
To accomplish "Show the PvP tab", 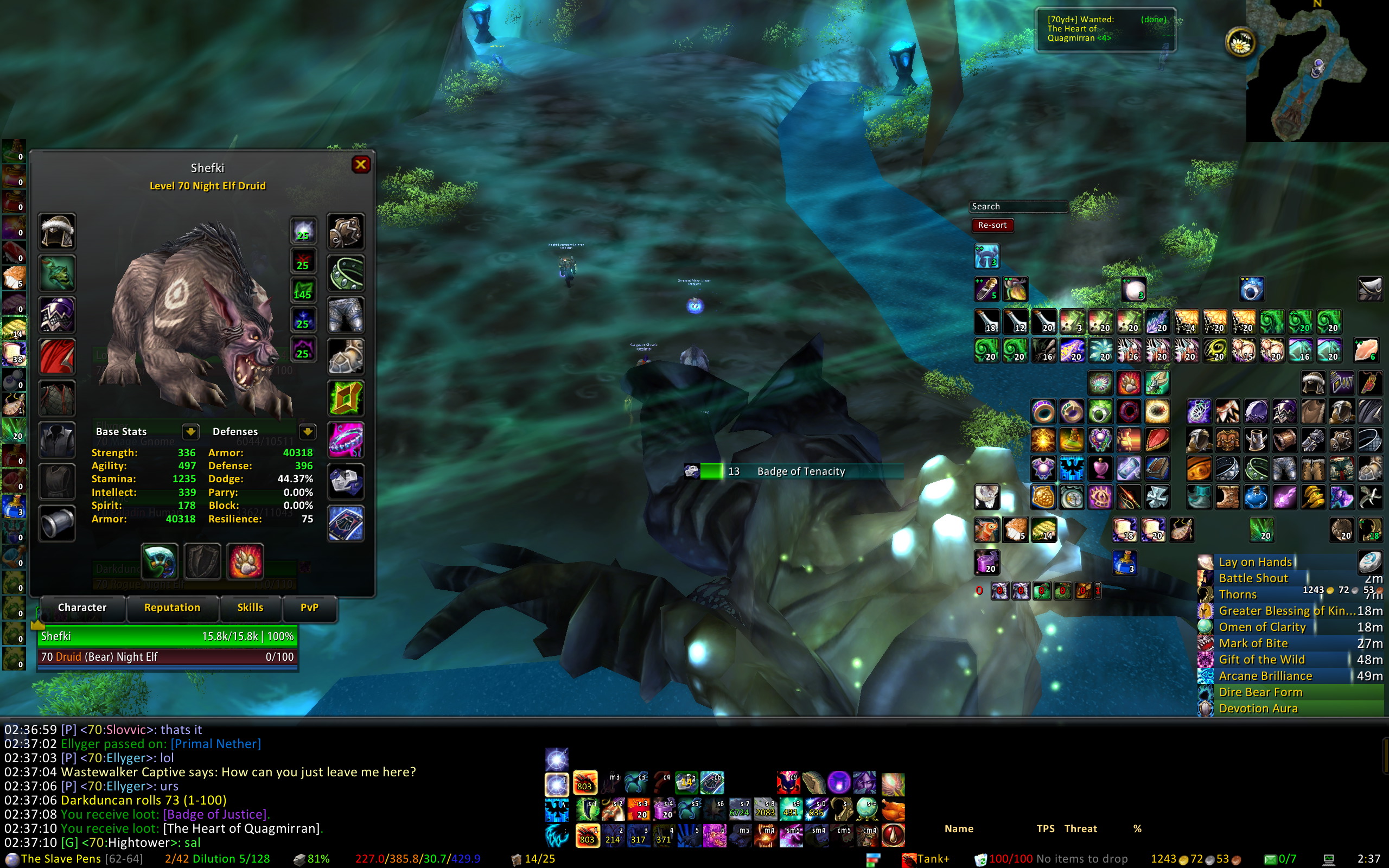I will click(x=309, y=608).
